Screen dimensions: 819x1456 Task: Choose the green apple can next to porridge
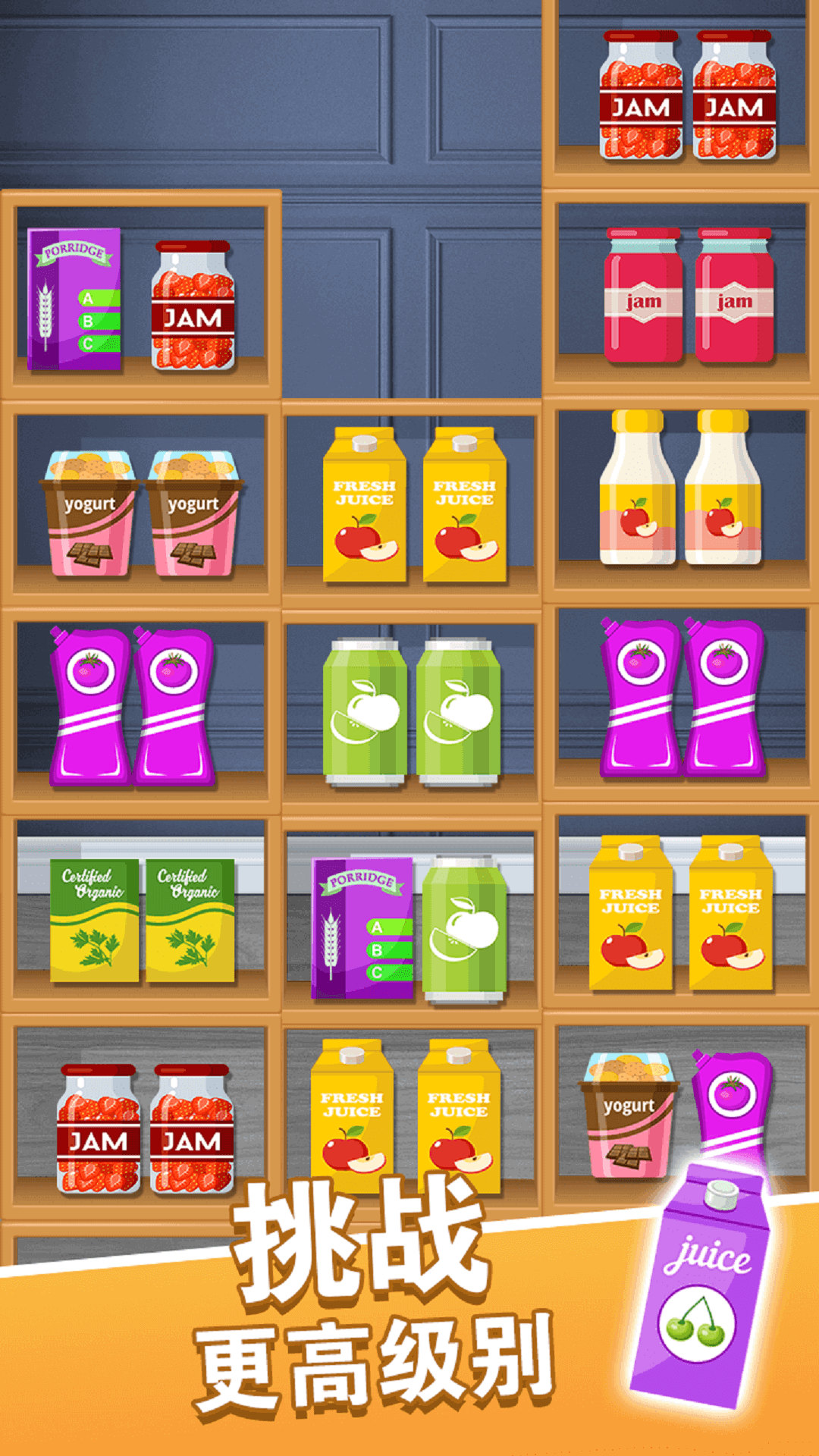pos(464,928)
